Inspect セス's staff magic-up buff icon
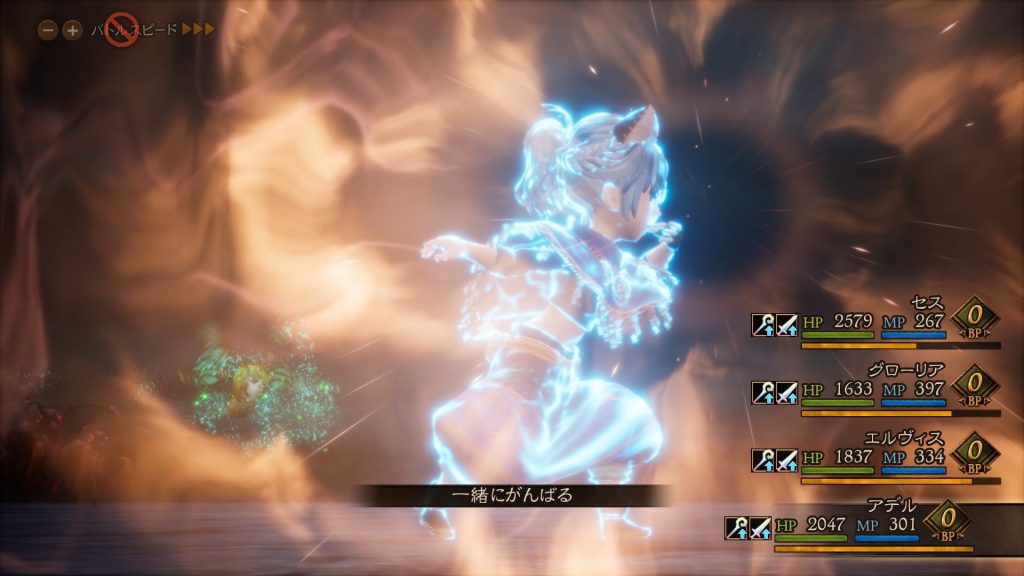Viewport: 1024px width, 576px height. tap(764, 324)
